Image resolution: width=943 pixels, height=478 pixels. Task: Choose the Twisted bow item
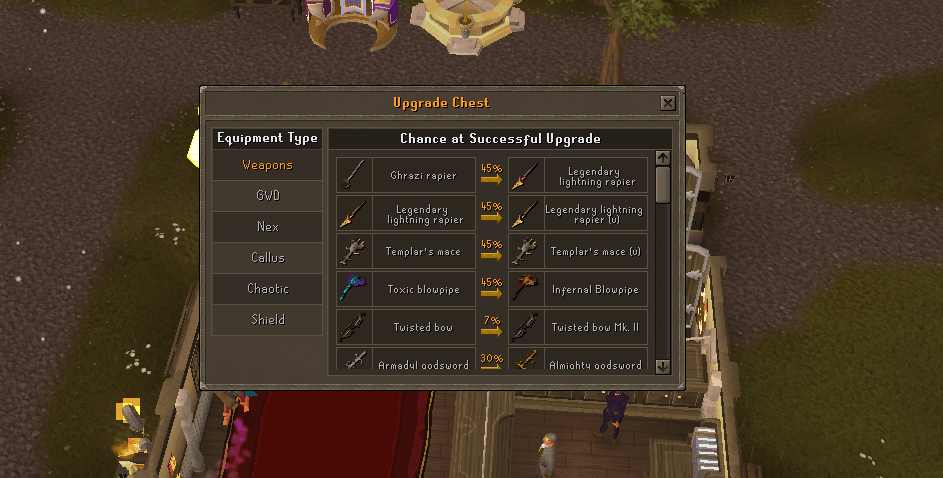pos(406,328)
